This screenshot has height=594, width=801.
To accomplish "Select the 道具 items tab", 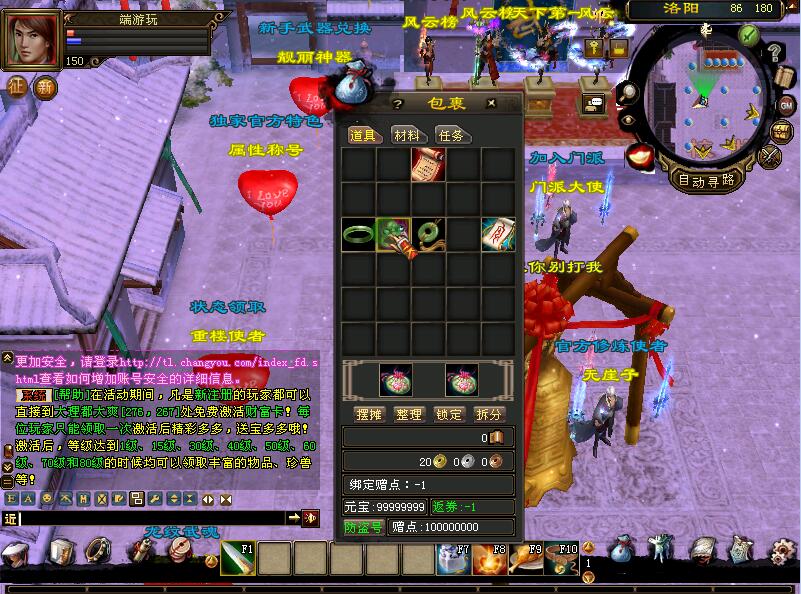I will 362,135.
